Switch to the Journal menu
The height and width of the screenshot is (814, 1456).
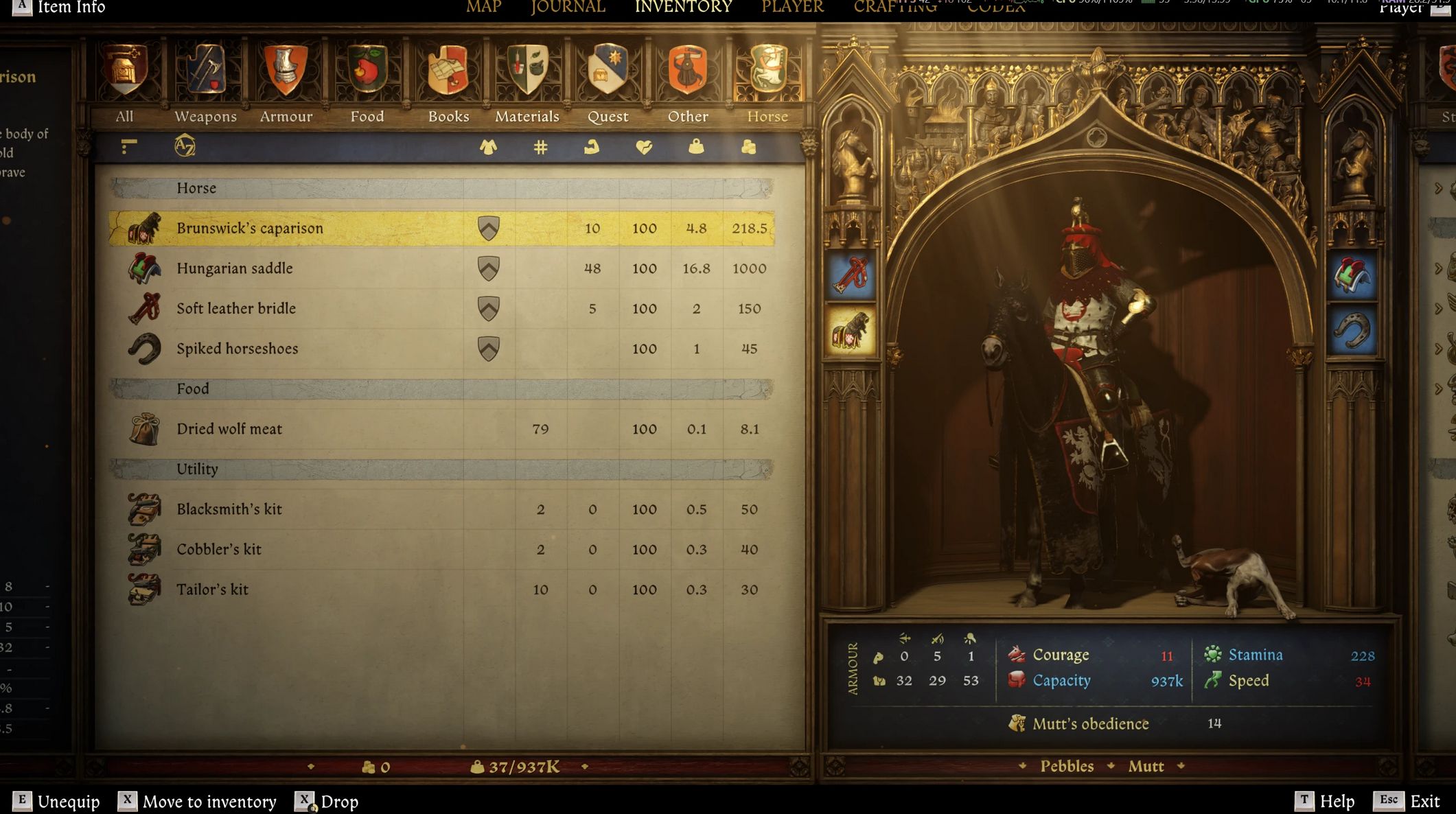coord(568,8)
